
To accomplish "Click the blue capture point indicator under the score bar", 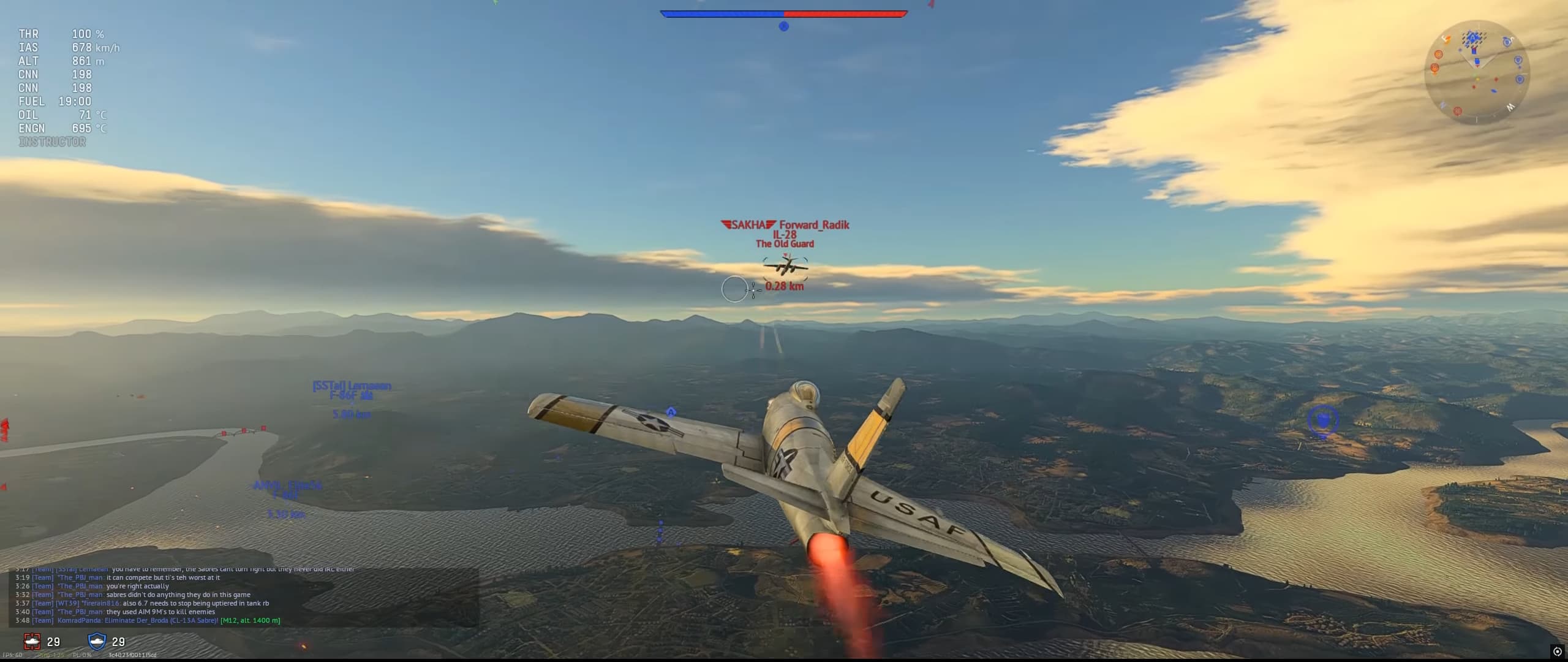I will (783, 26).
